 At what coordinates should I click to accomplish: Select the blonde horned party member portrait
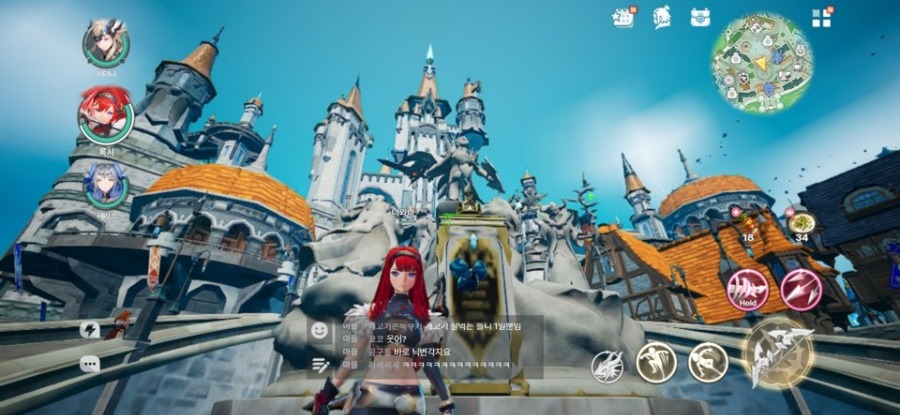tap(105, 43)
